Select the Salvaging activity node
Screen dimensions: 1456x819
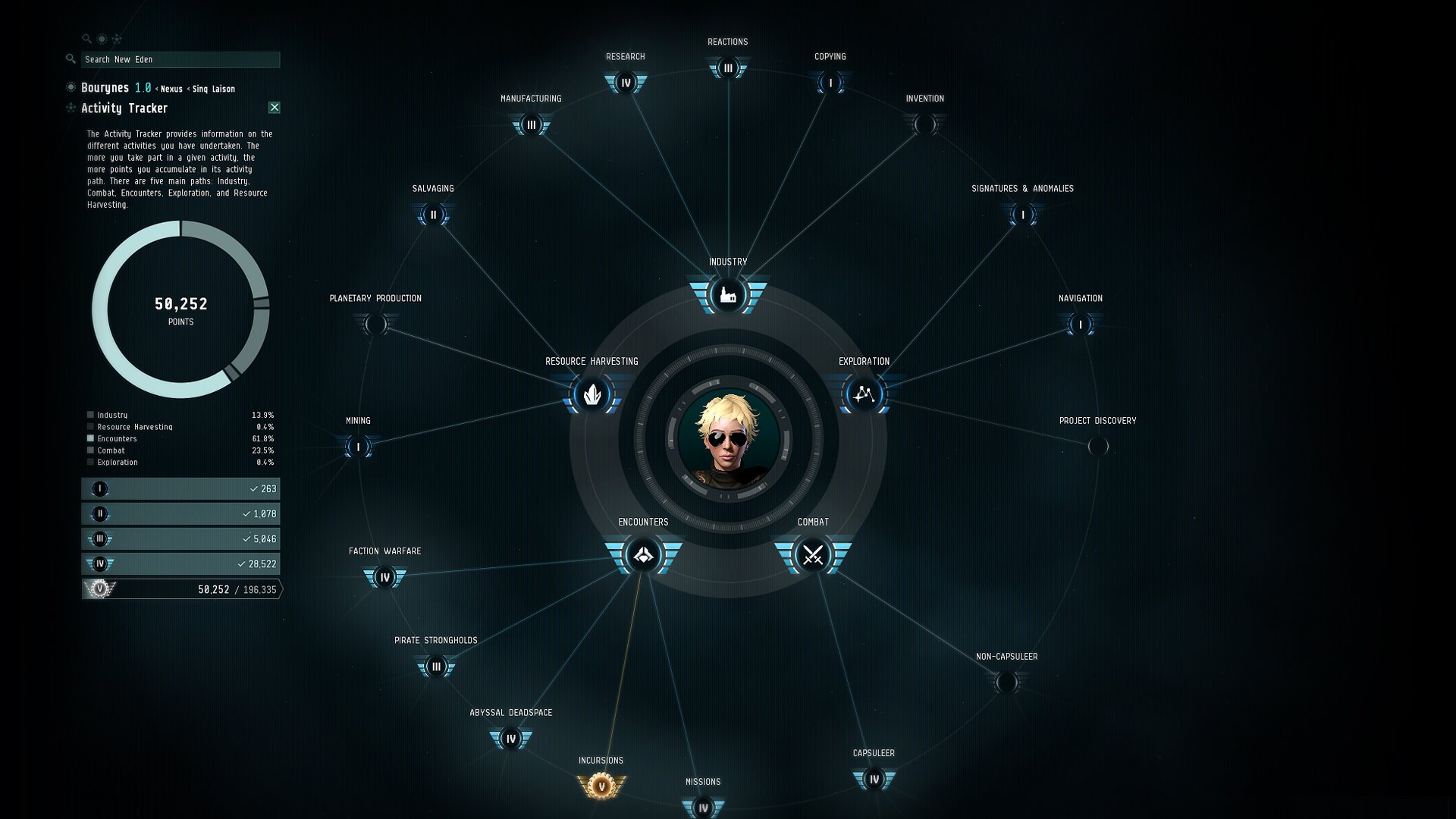(x=433, y=215)
